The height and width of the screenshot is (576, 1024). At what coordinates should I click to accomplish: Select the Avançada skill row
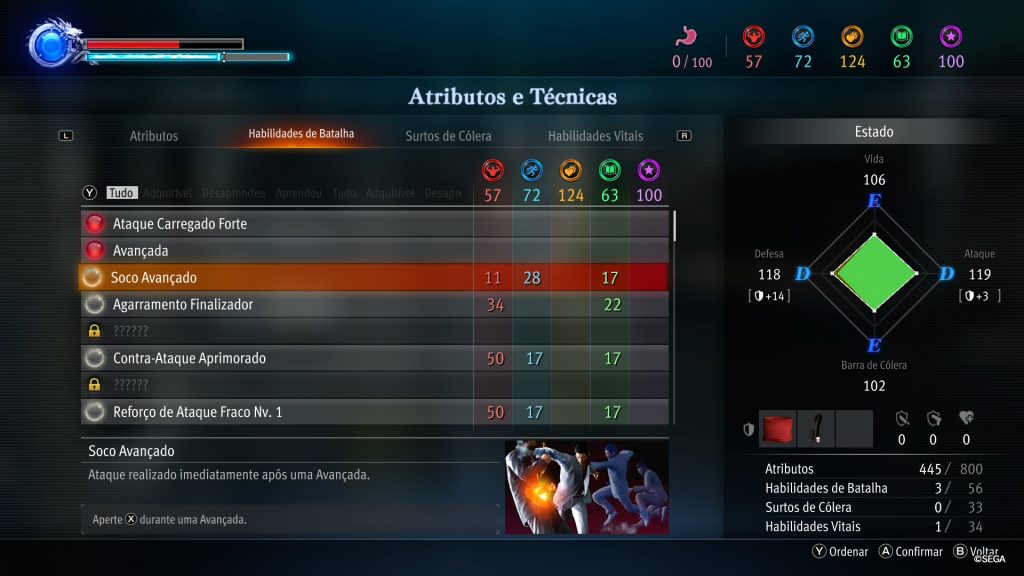tap(141, 251)
